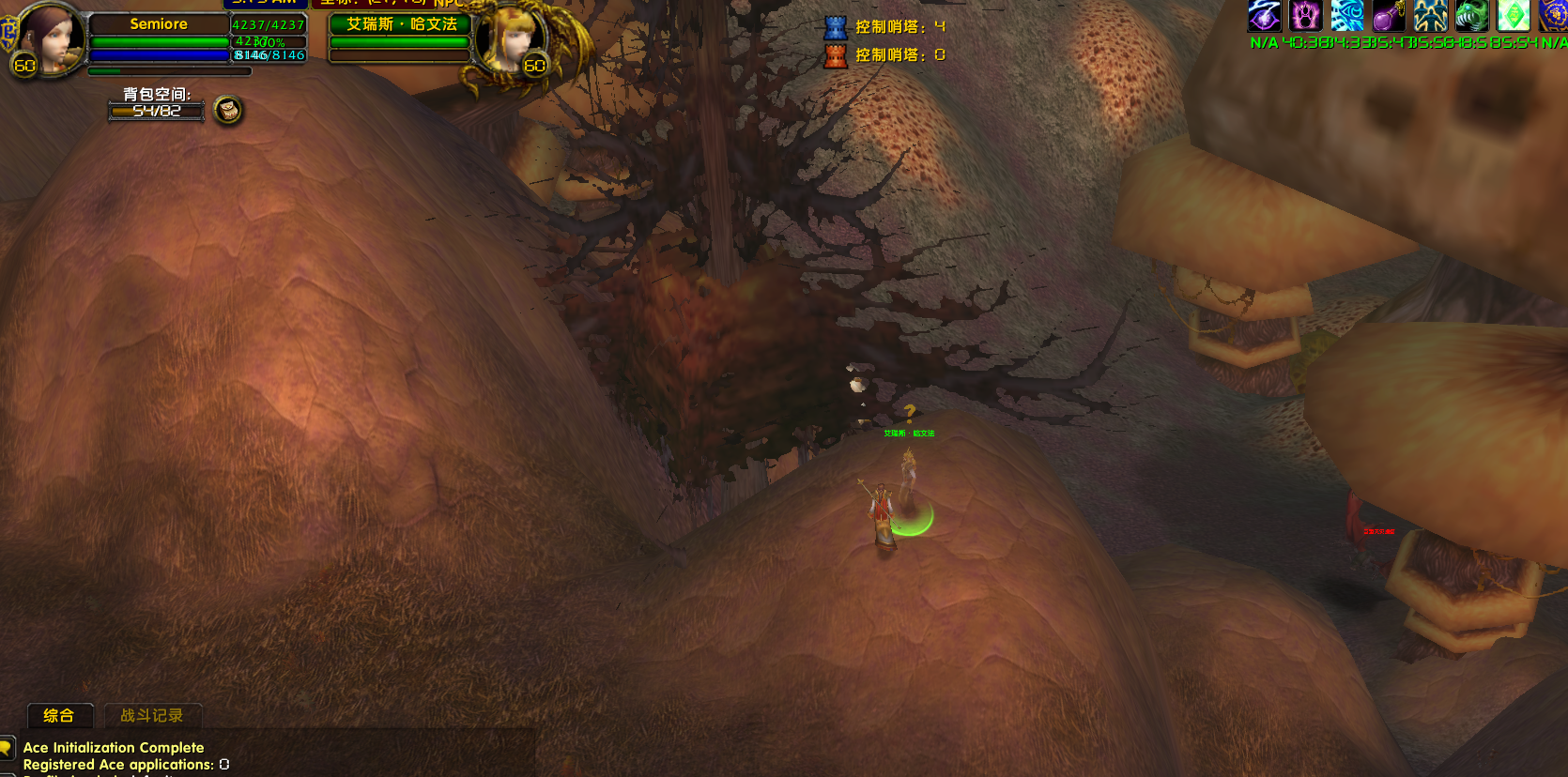Click the blue tower 控制哨塔 objective

[x=885, y=27]
